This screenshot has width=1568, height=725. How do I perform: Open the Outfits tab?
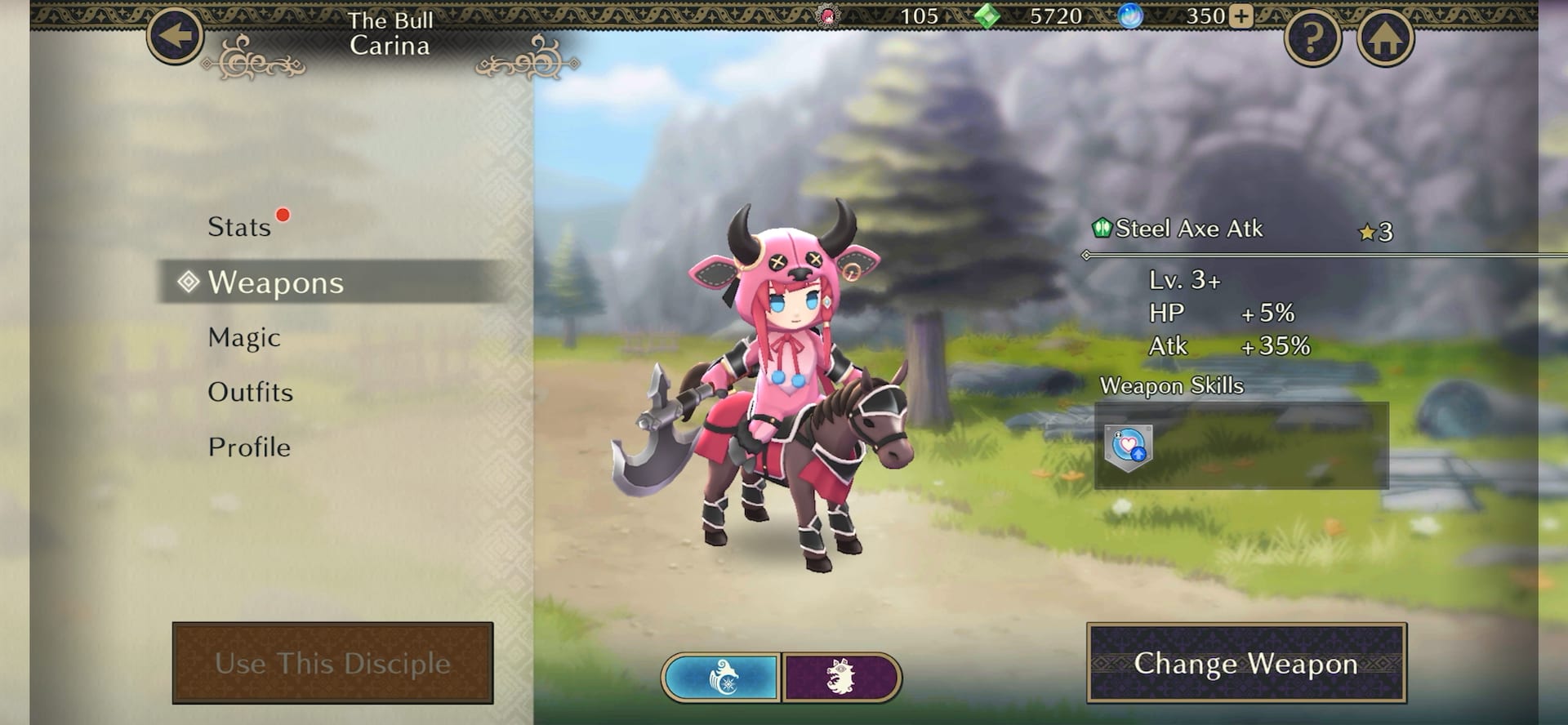click(x=251, y=393)
